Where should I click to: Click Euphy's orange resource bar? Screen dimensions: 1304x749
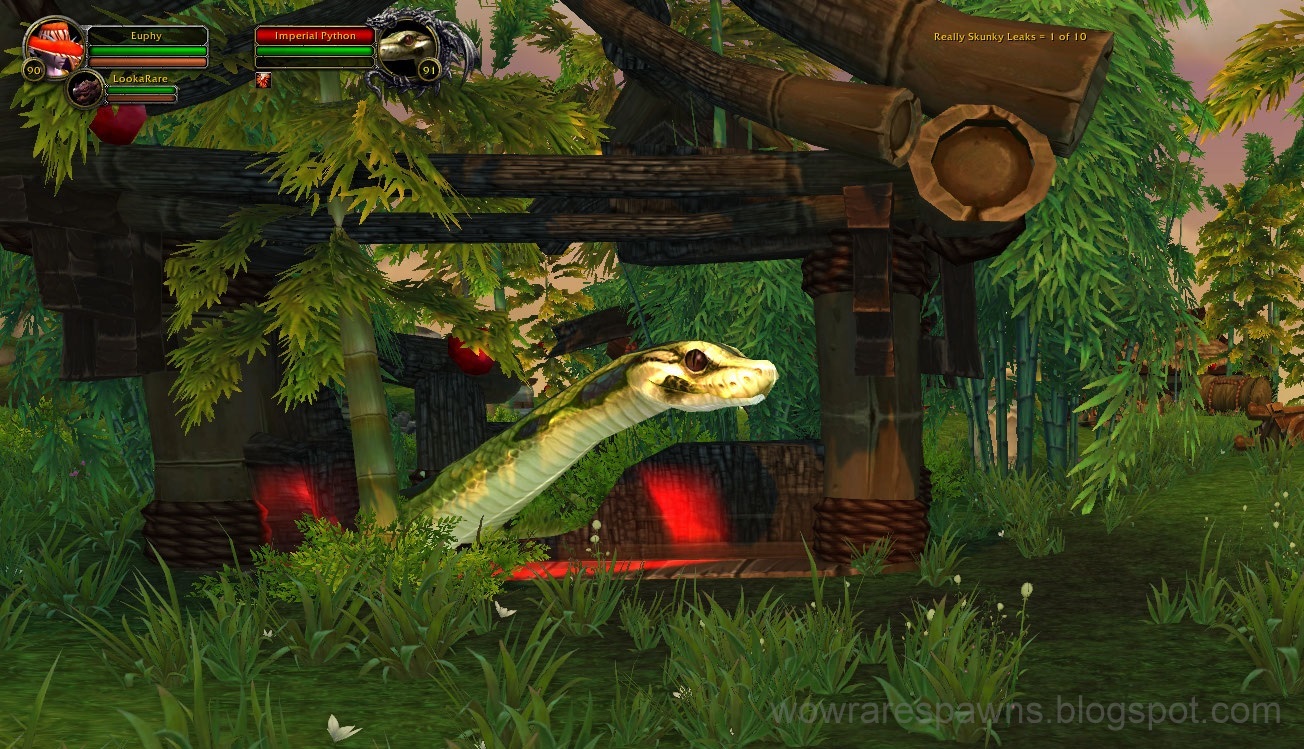click(x=148, y=60)
